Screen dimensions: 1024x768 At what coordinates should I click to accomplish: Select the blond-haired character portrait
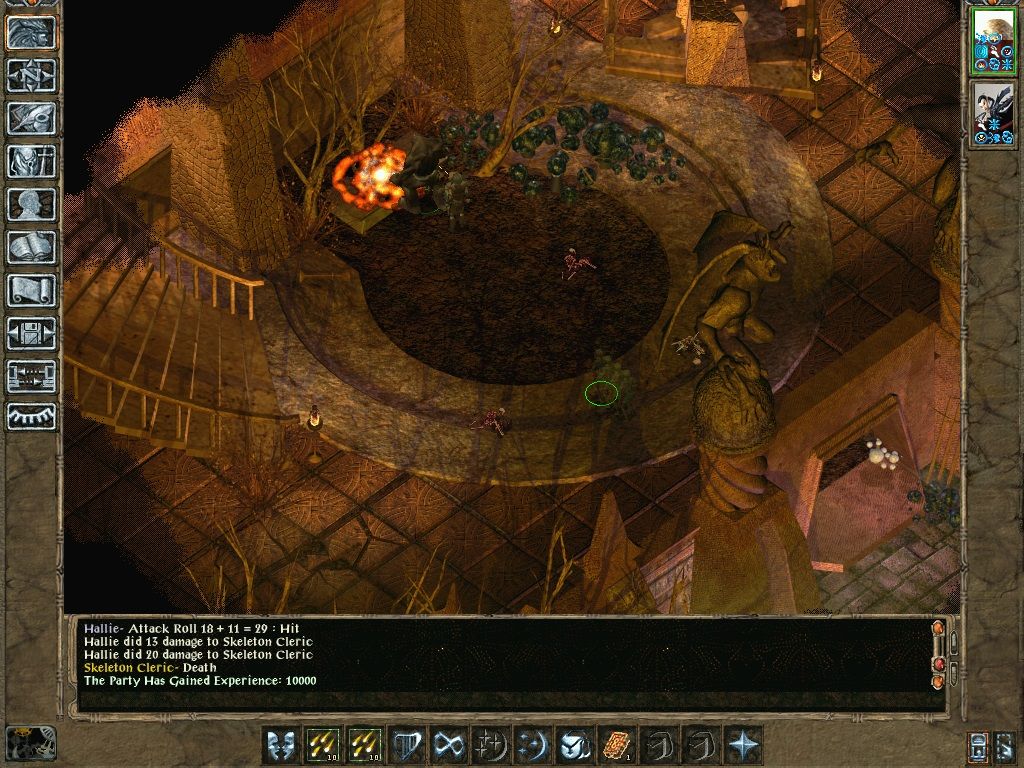(x=993, y=40)
